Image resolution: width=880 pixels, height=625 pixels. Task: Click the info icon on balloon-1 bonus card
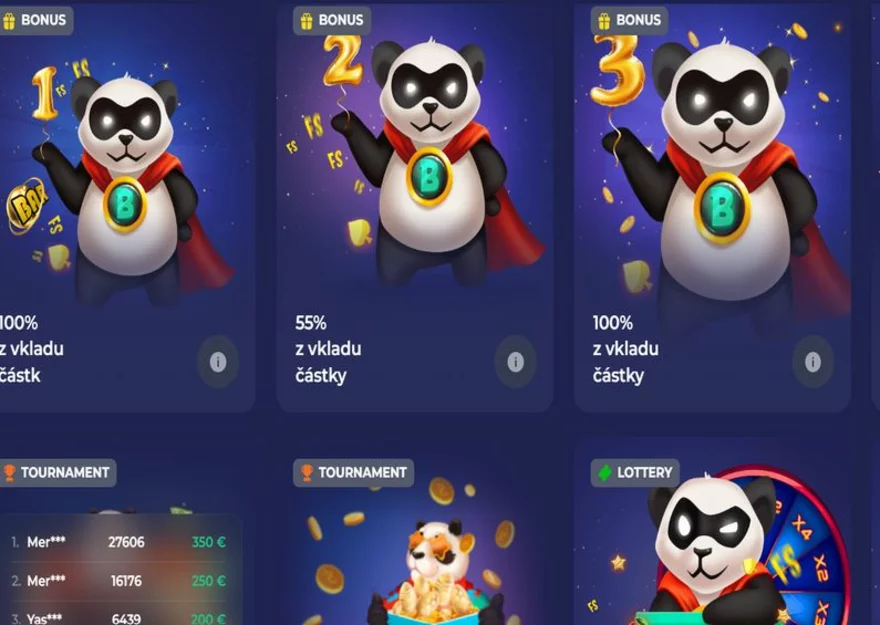tap(218, 362)
